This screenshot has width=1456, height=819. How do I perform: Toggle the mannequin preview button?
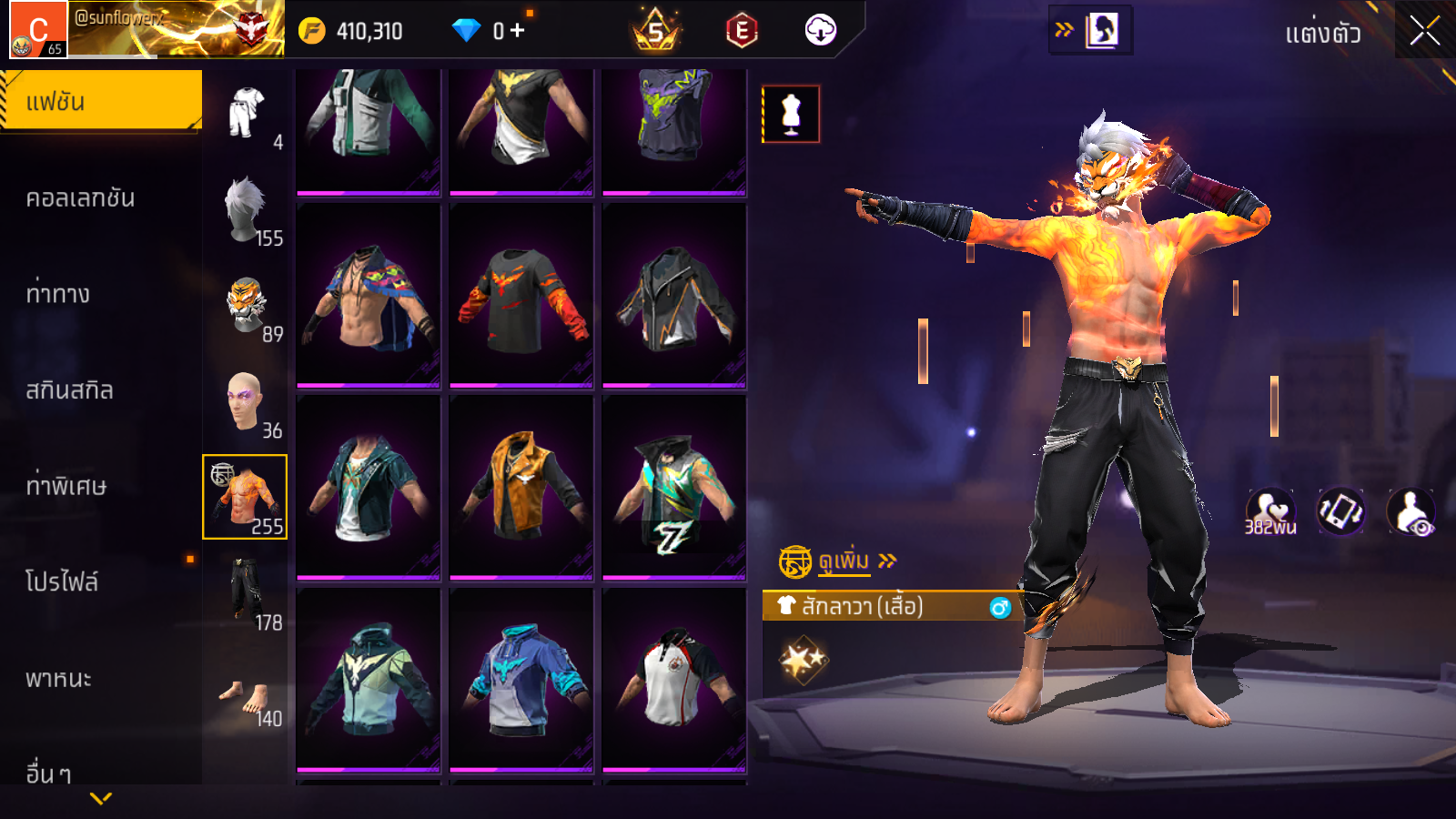(x=791, y=115)
